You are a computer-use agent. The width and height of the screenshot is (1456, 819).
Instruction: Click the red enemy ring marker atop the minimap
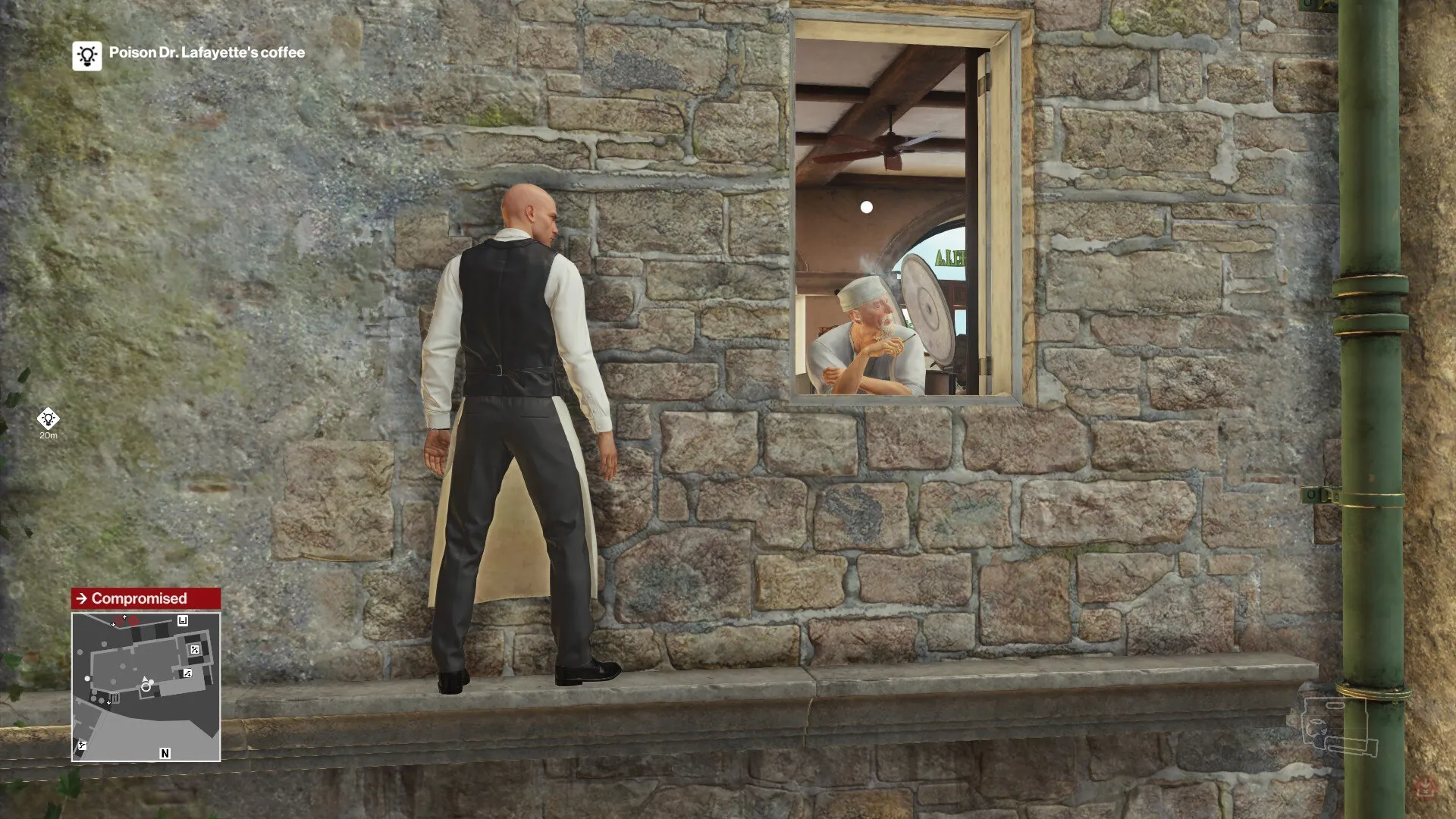coord(133,621)
